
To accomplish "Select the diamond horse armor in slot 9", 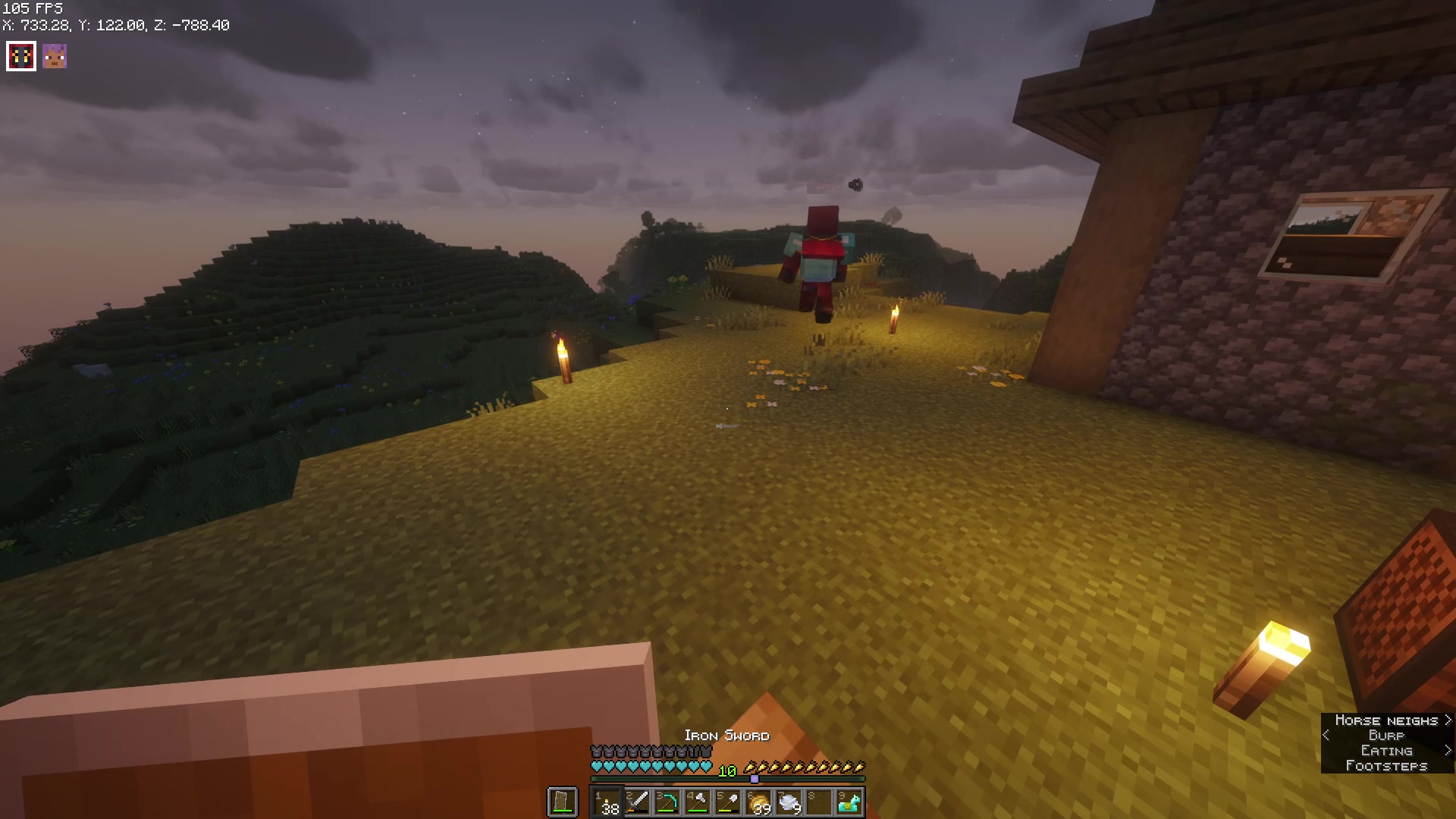I will coord(849,802).
